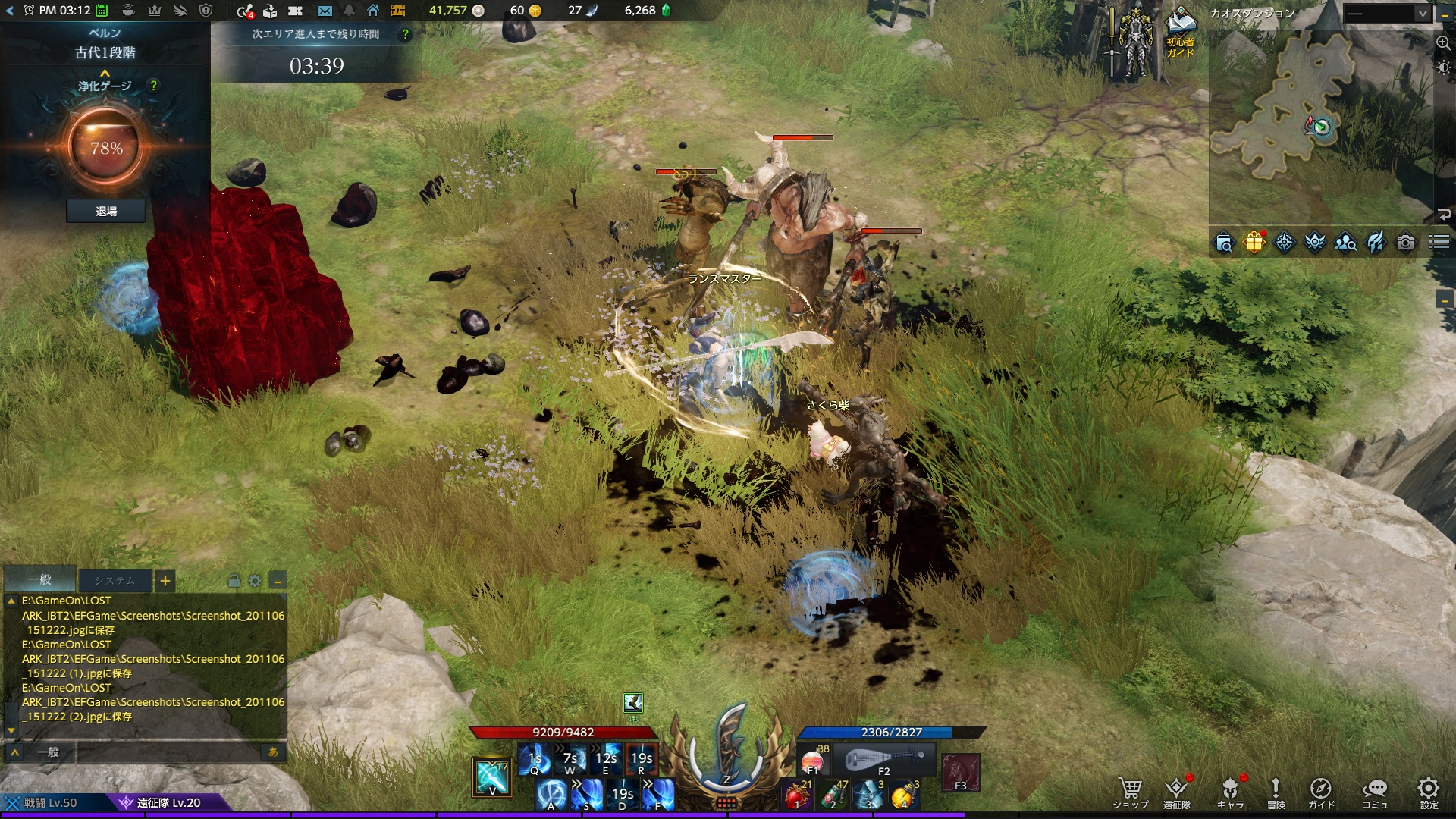Open the mail envelope icon
This screenshot has height=819, width=1456.
coord(325,11)
